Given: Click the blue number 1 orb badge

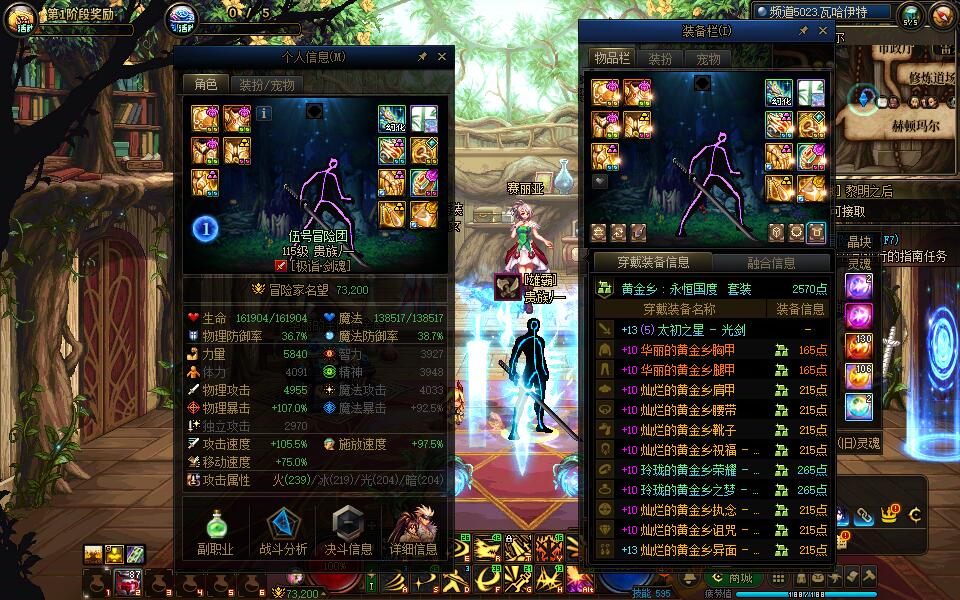Looking at the screenshot, I should 205,228.
